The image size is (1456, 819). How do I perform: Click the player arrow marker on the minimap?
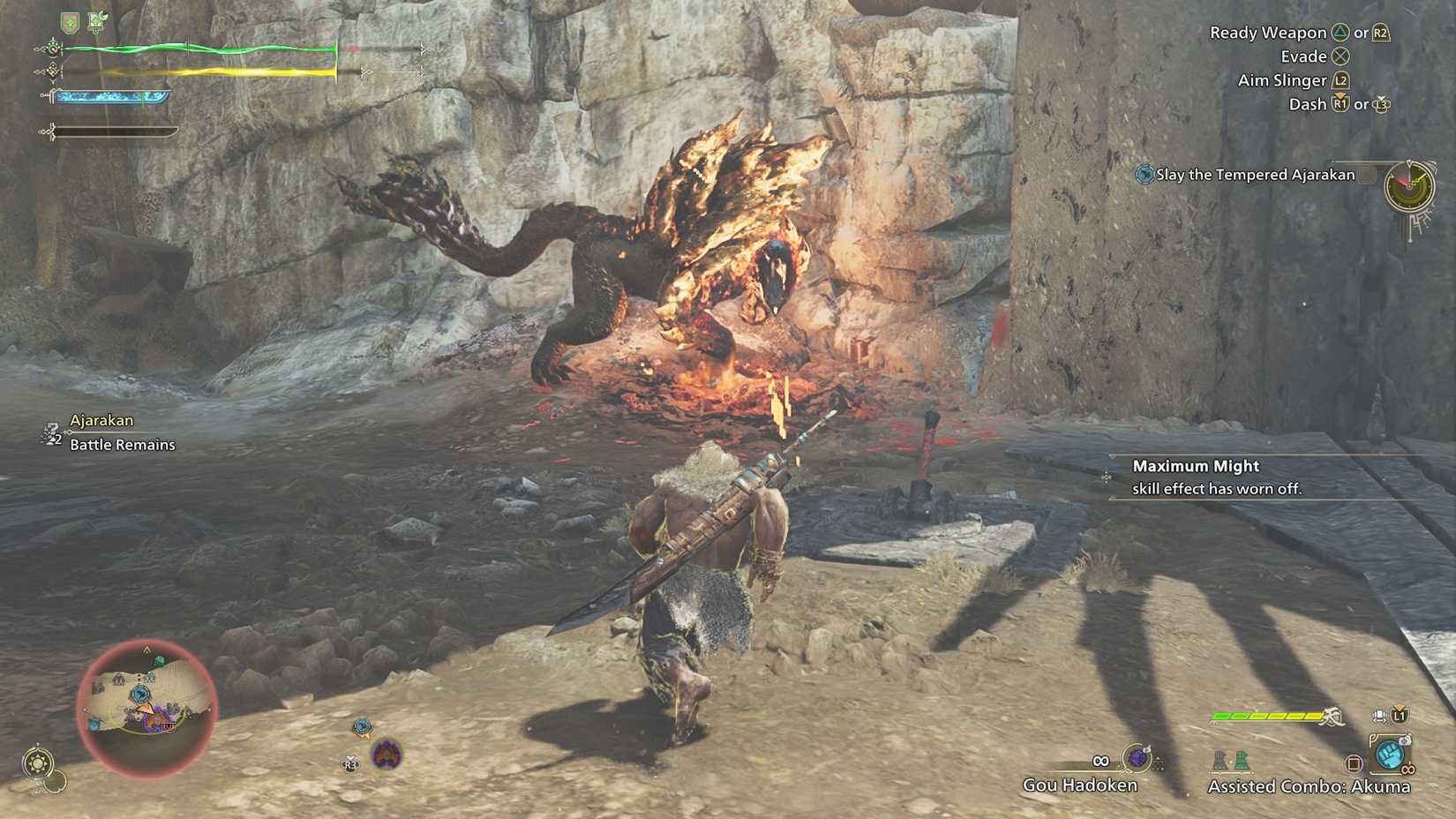click(146, 710)
